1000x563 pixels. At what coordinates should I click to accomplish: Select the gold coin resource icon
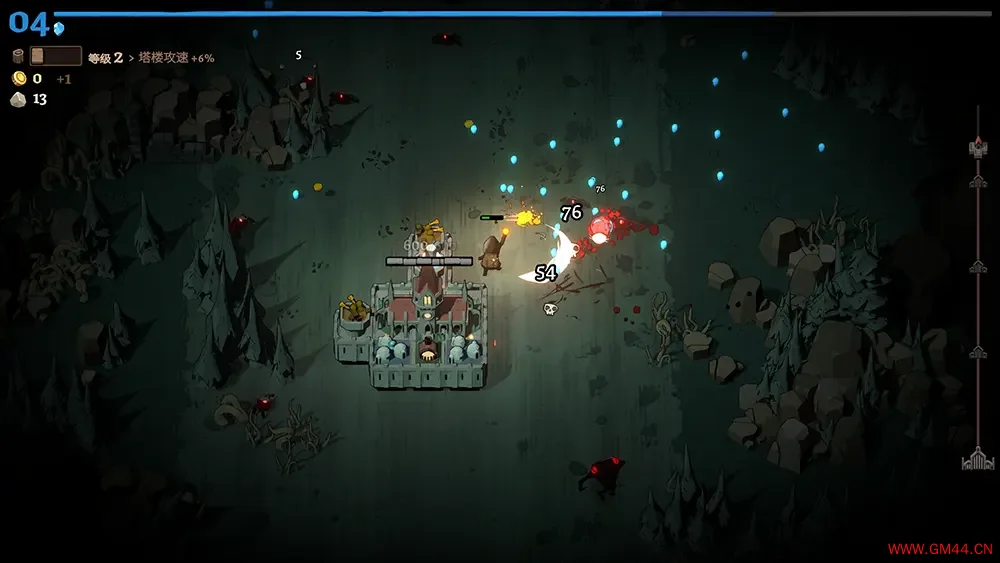(x=18, y=78)
